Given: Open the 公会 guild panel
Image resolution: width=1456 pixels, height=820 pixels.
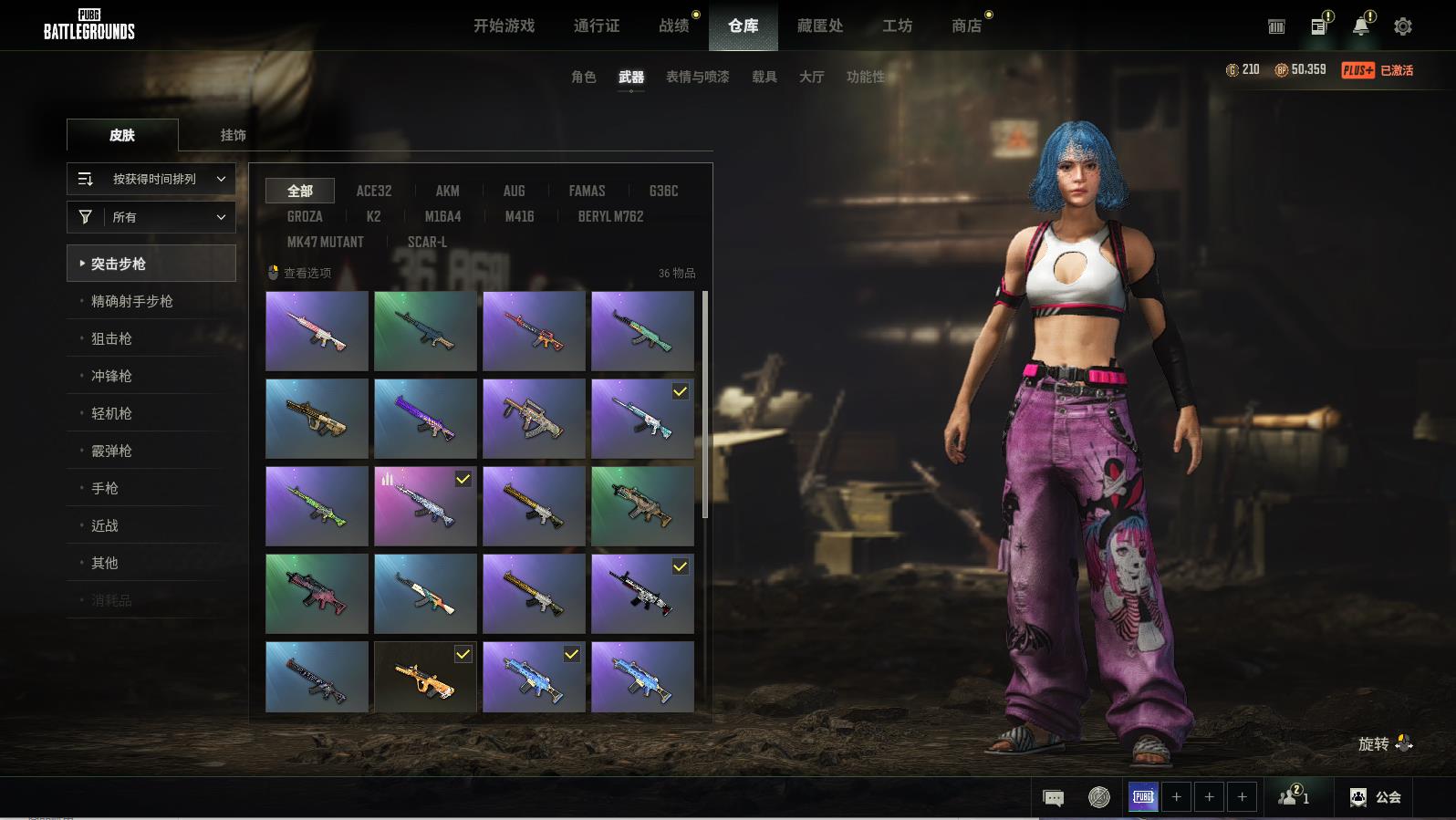Looking at the screenshot, I should (x=1376, y=797).
